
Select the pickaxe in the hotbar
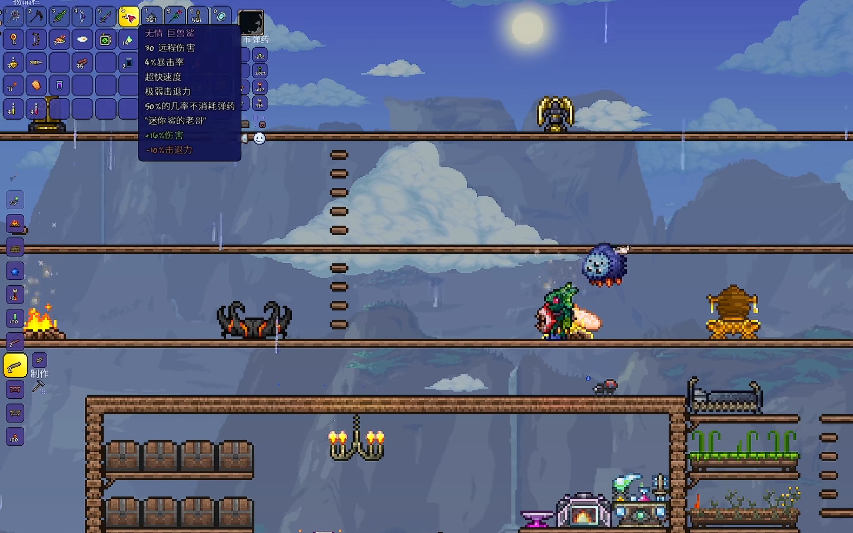36,16
